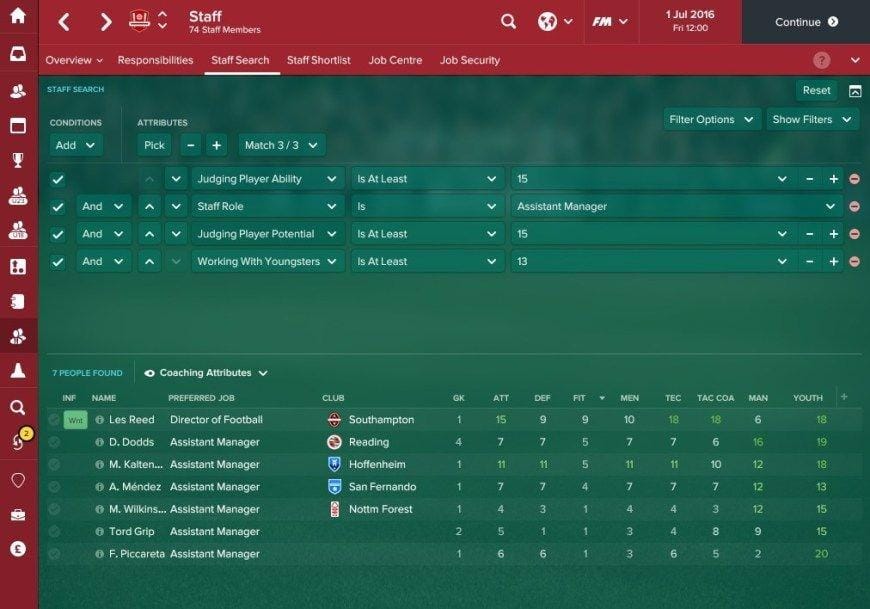
Task: Open the FM menu dropdown
Action: (x=610, y=21)
